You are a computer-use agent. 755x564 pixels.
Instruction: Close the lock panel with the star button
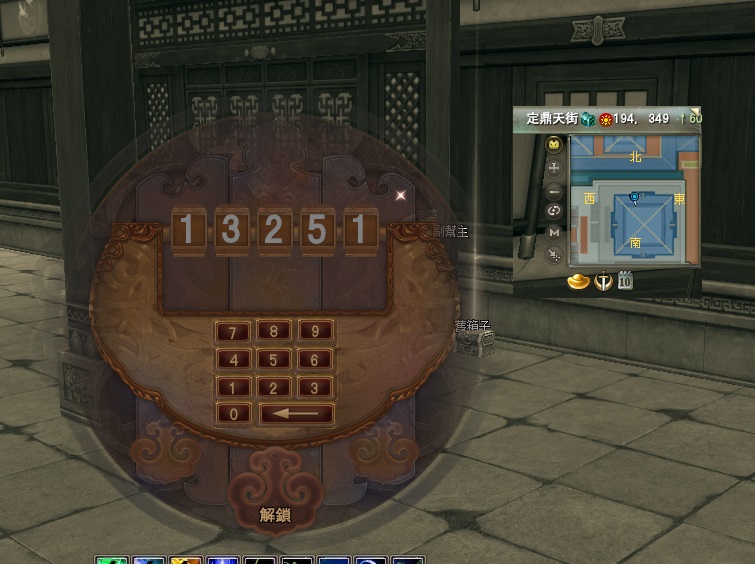[401, 195]
